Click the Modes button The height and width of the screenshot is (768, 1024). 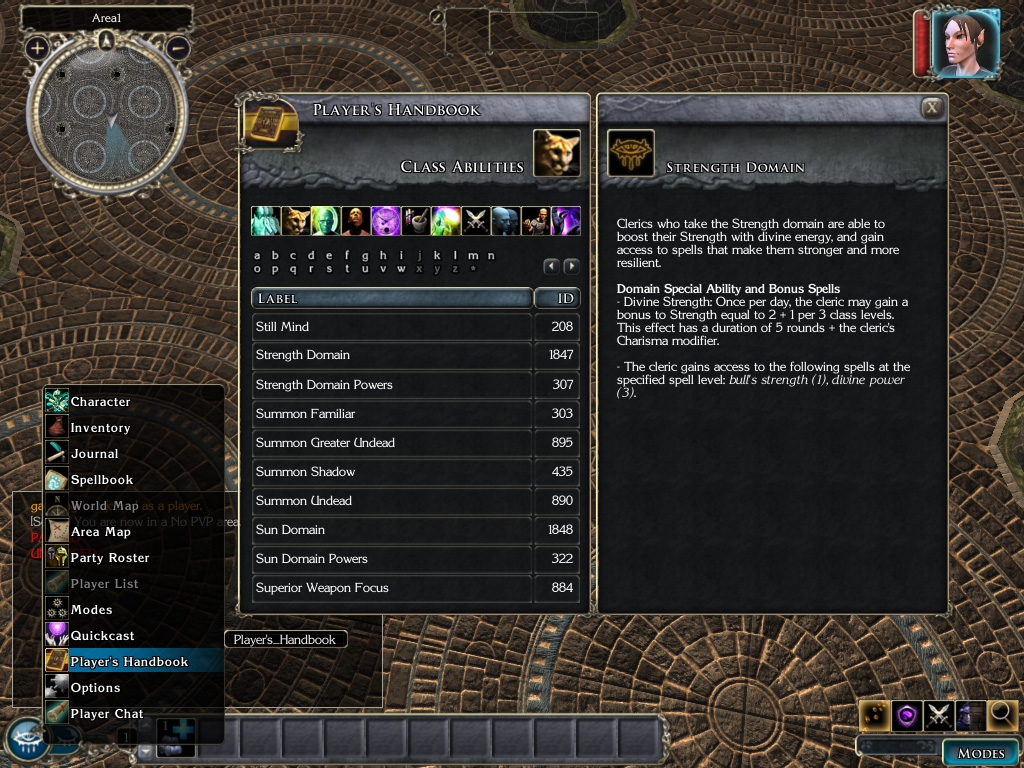[980, 753]
